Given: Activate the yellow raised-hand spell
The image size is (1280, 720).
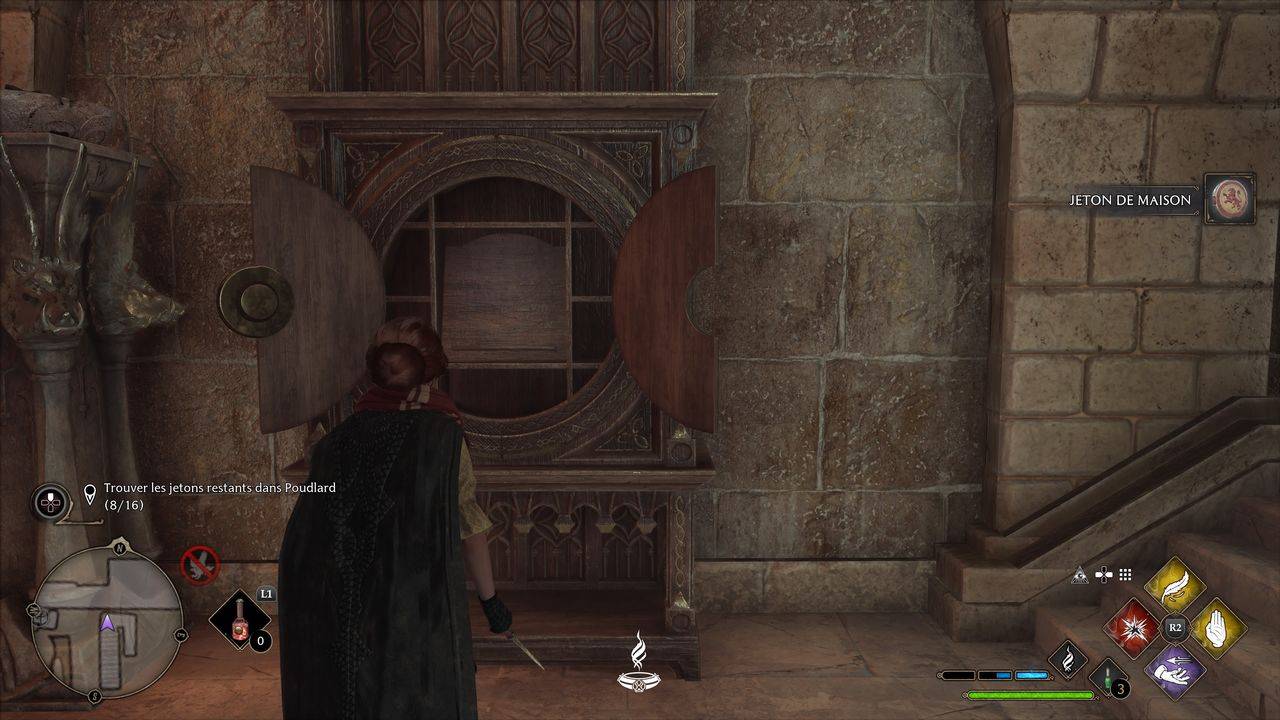Looking at the screenshot, I should click(x=1216, y=628).
